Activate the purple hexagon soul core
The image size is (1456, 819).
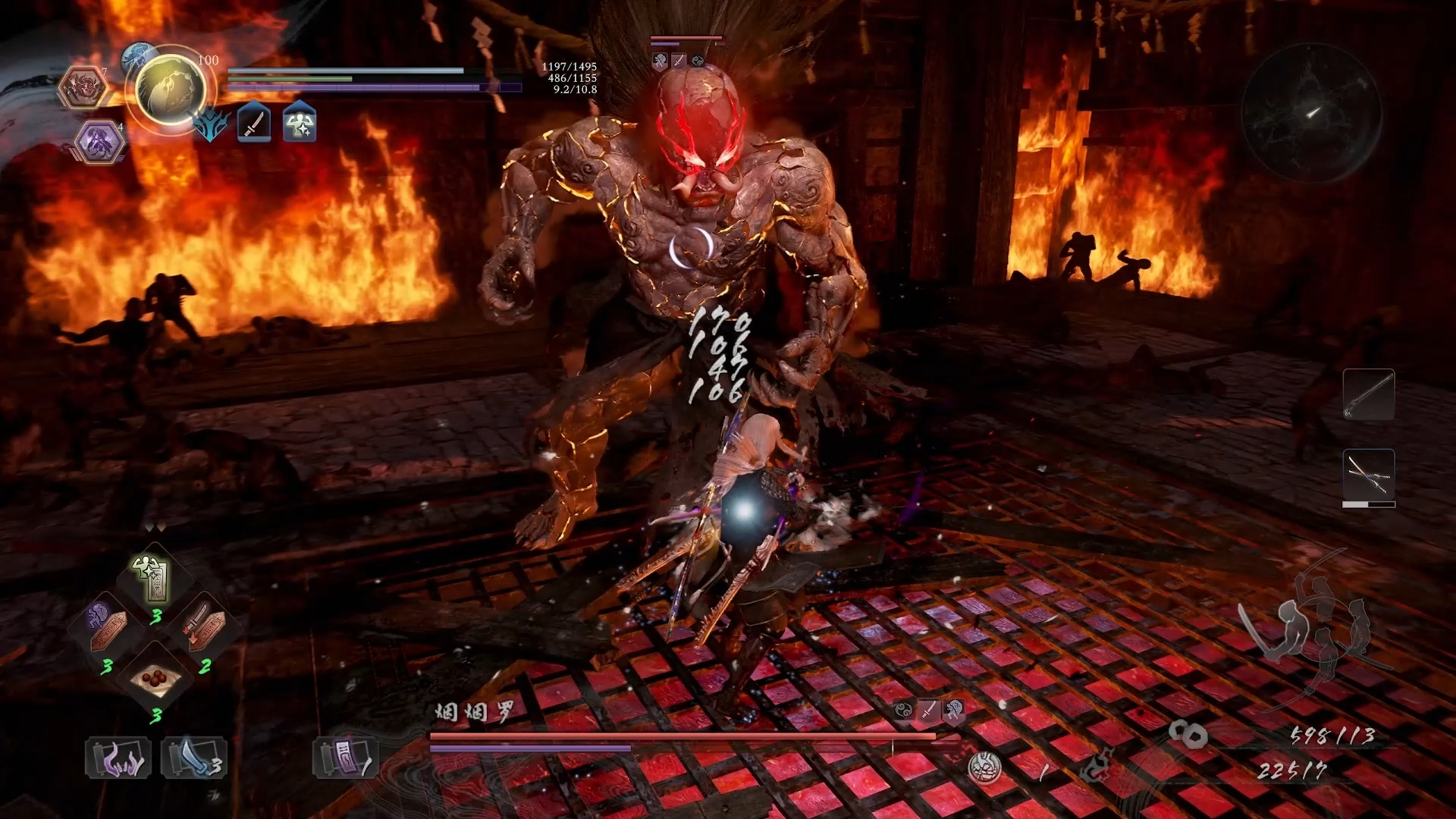99,142
